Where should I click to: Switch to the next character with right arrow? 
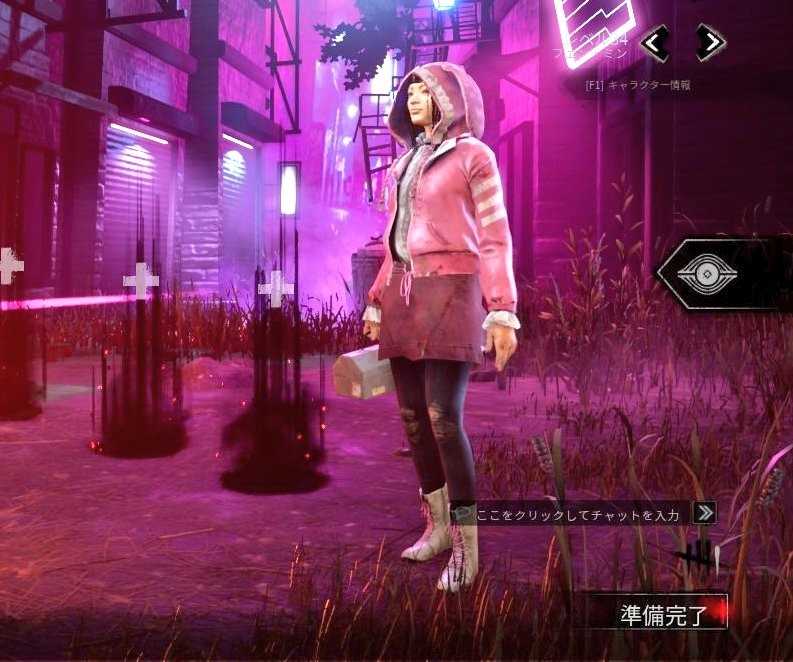click(710, 43)
